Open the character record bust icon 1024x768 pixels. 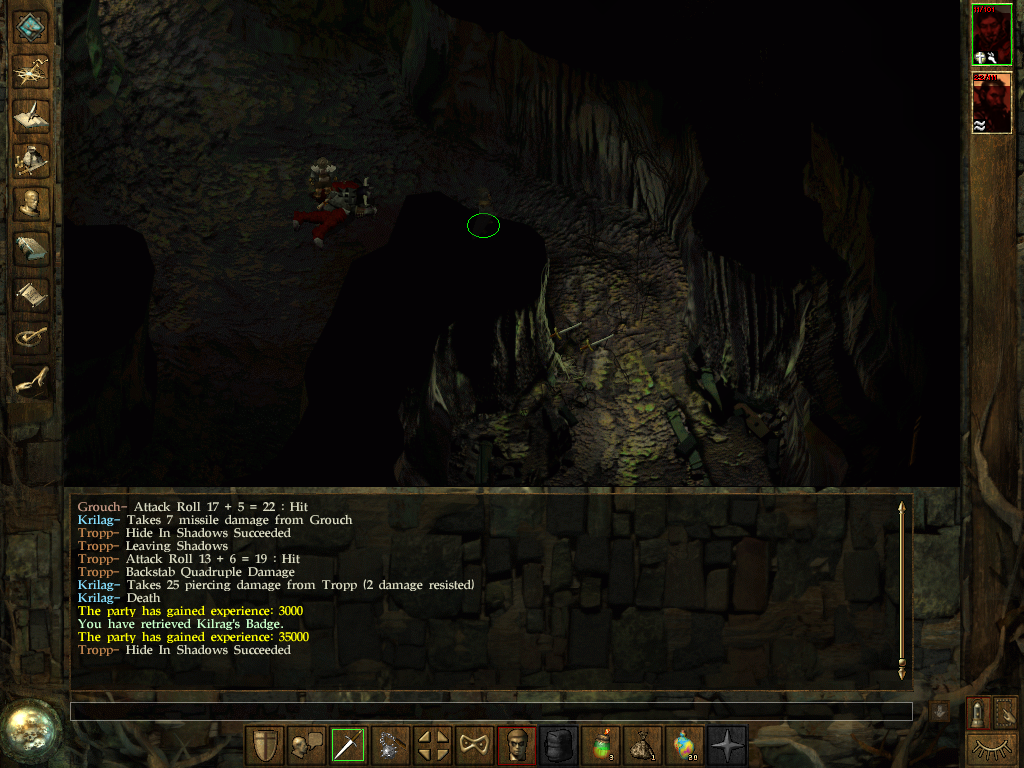(32, 203)
